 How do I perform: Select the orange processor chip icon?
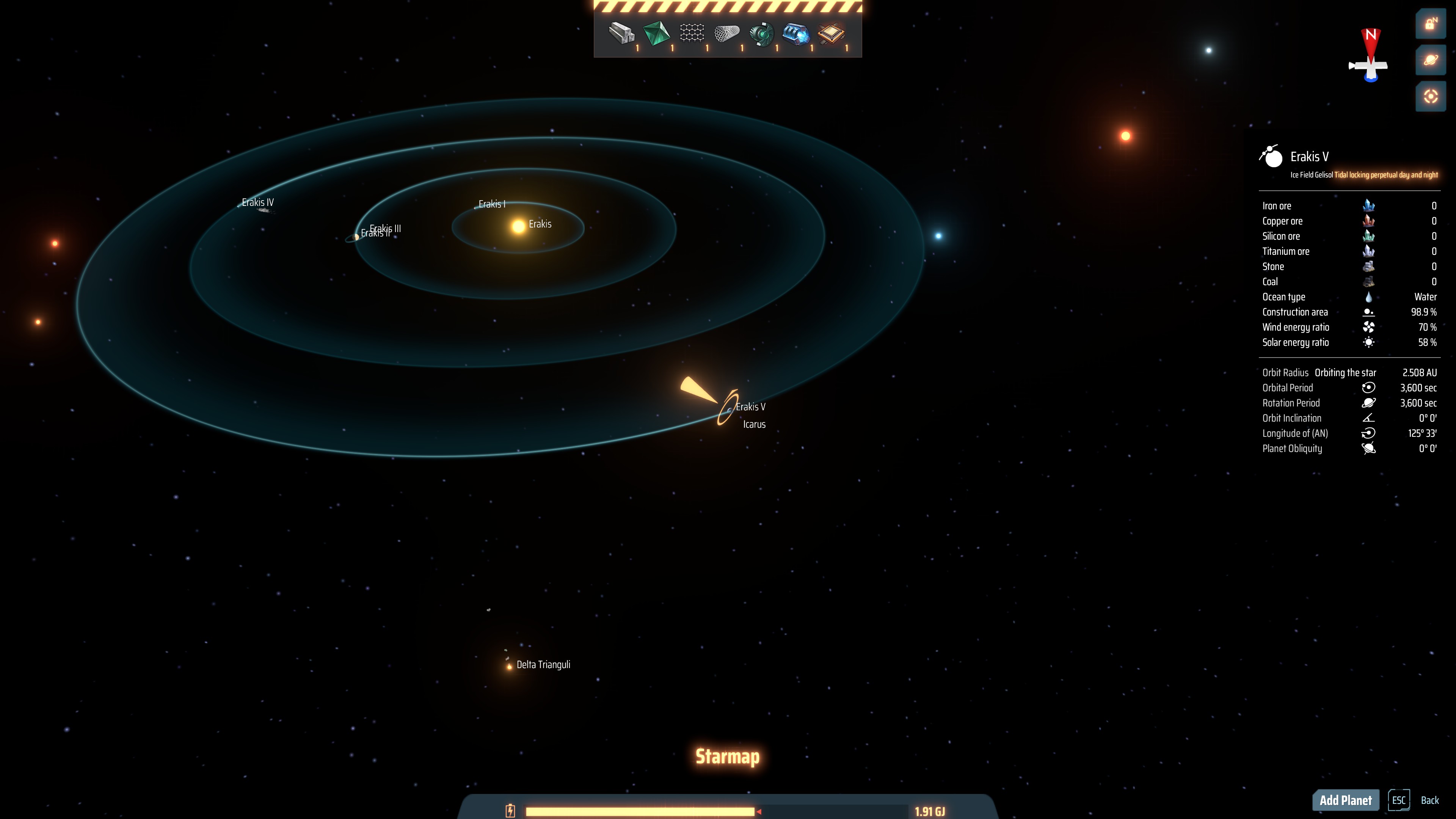point(831,33)
